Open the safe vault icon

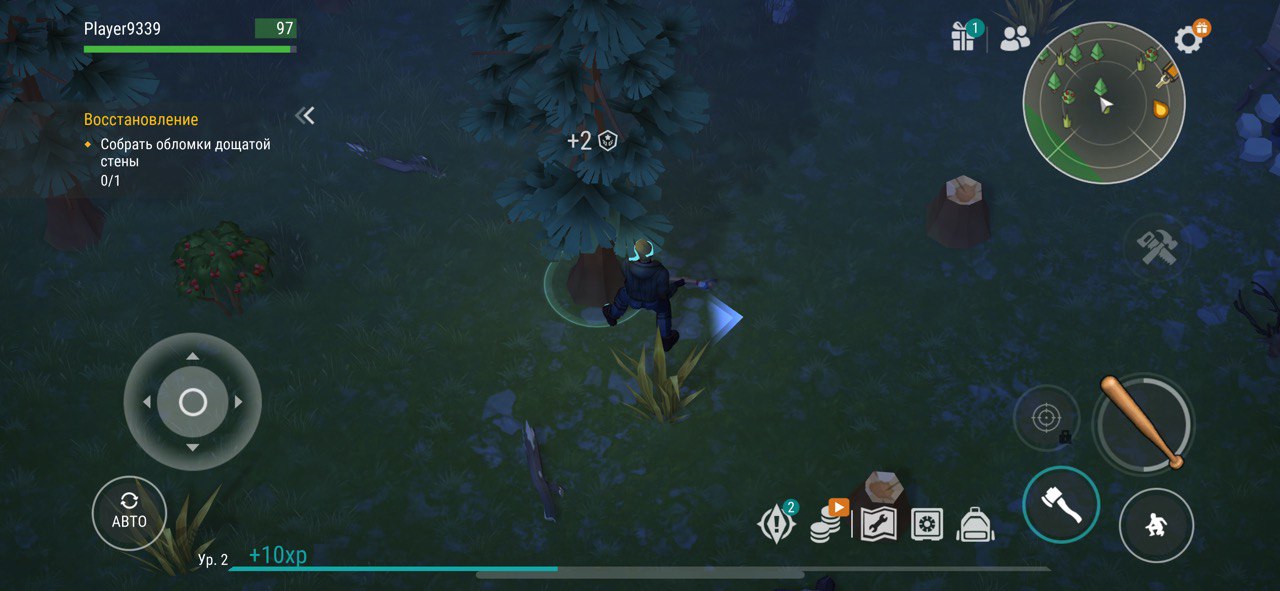click(x=927, y=524)
